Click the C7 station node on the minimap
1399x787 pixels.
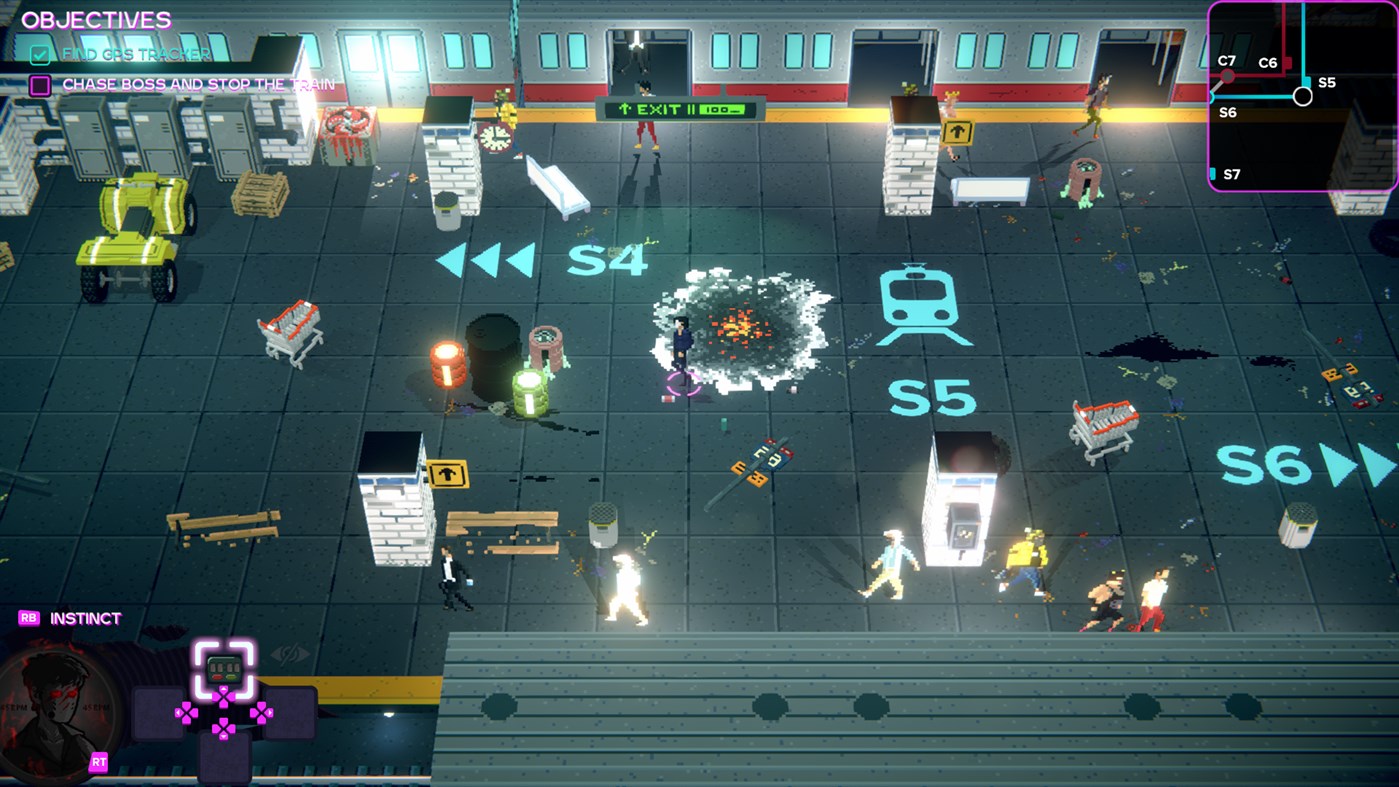[x=1228, y=75]
